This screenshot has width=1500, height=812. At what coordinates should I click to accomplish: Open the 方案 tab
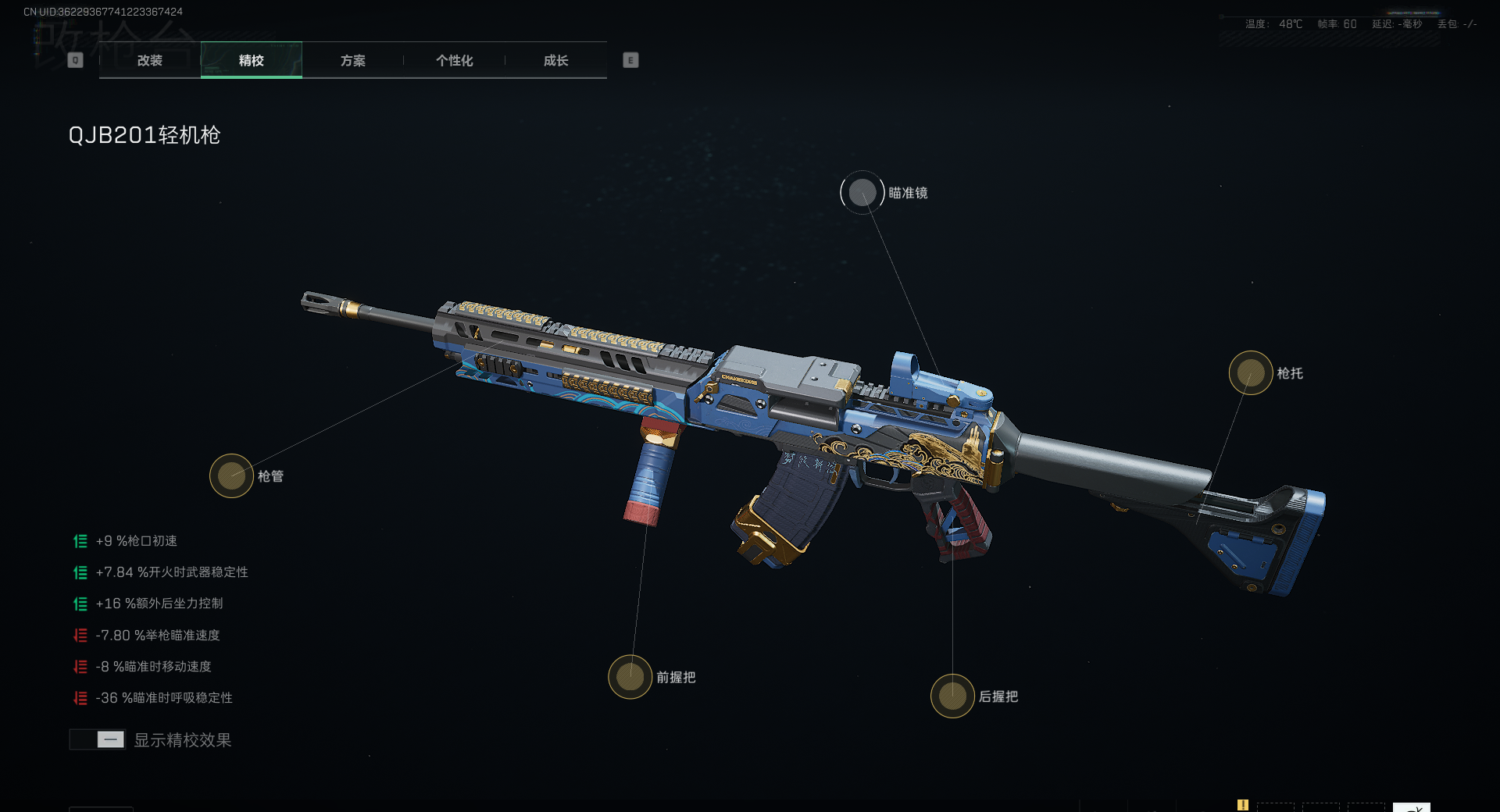click(x=353, y=60)
